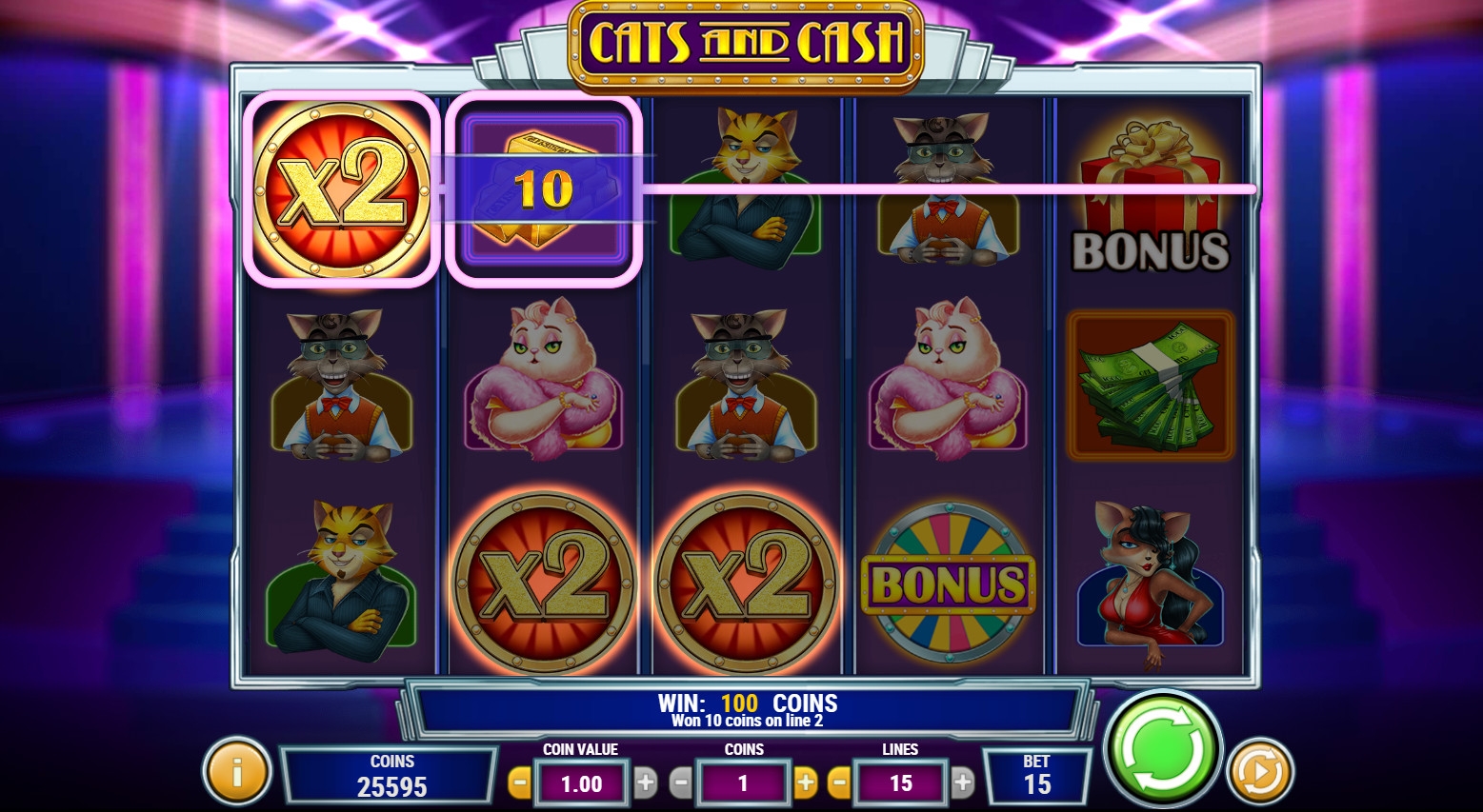Spin the reels with the green button
This screenshot has height=812, width=1483.
[x=1162, y=748]
